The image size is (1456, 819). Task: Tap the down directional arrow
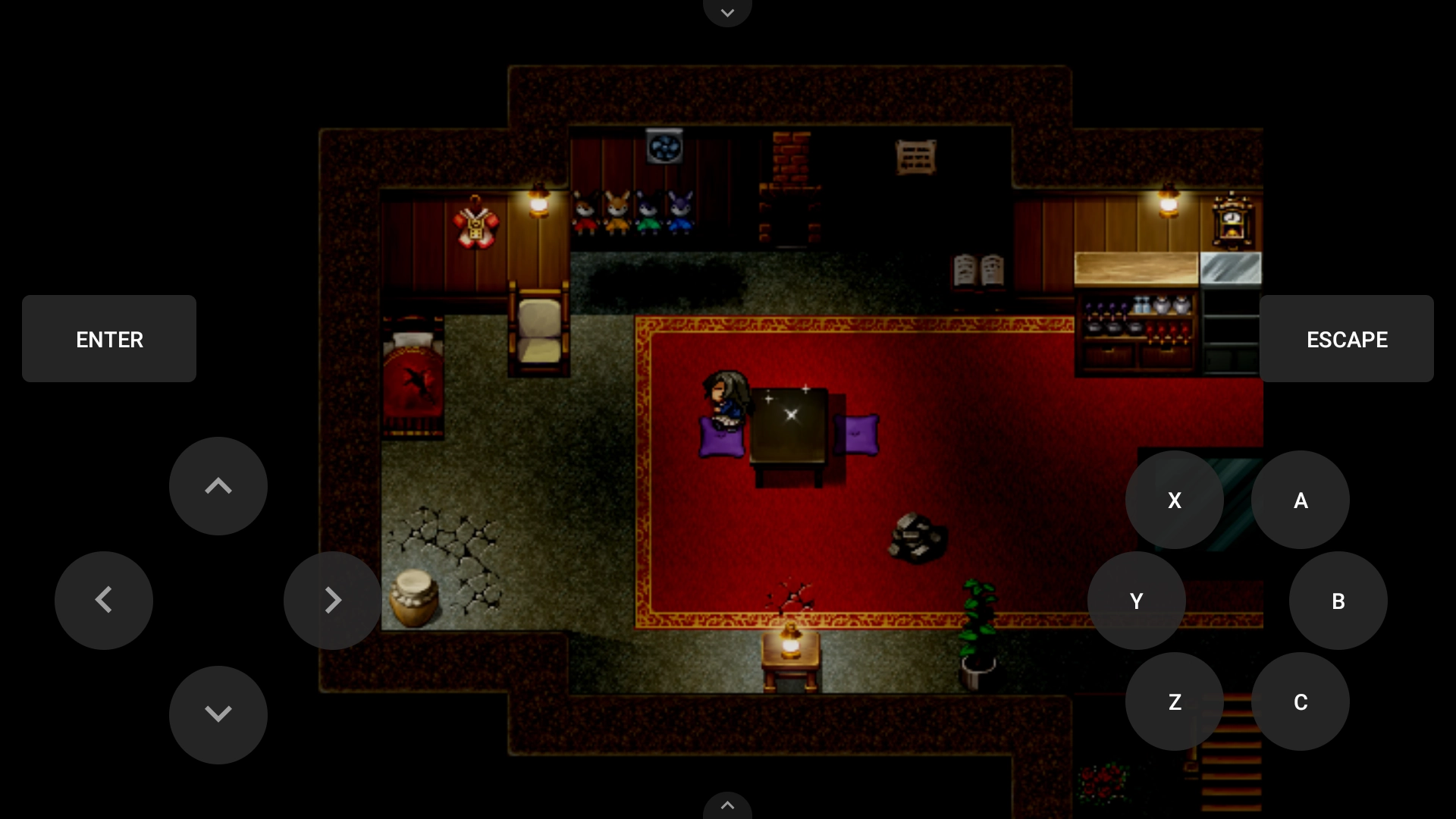tap(218, 714)
